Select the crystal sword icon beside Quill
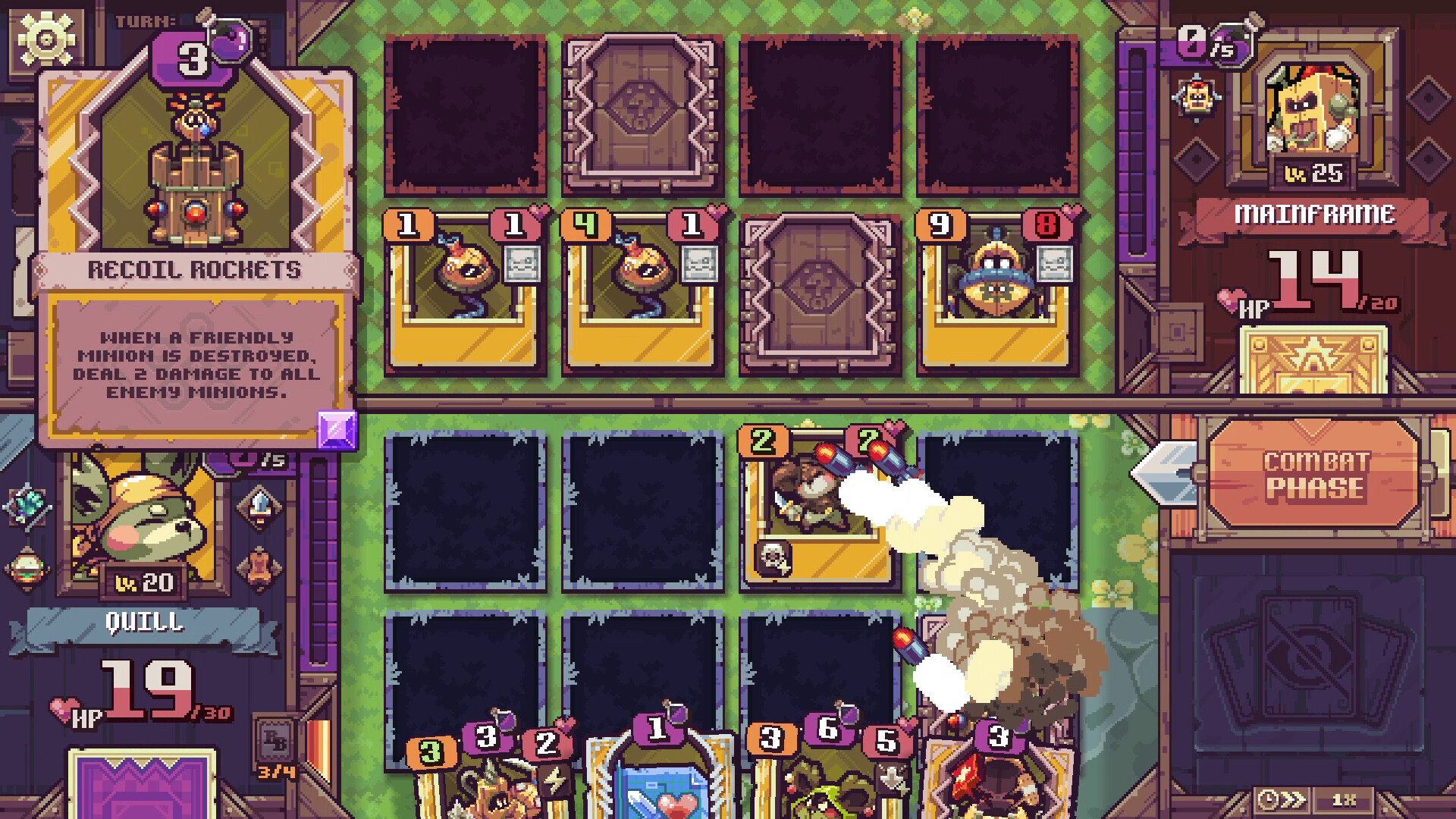Screen dimensions: 1456x819 tap(262, 504)
